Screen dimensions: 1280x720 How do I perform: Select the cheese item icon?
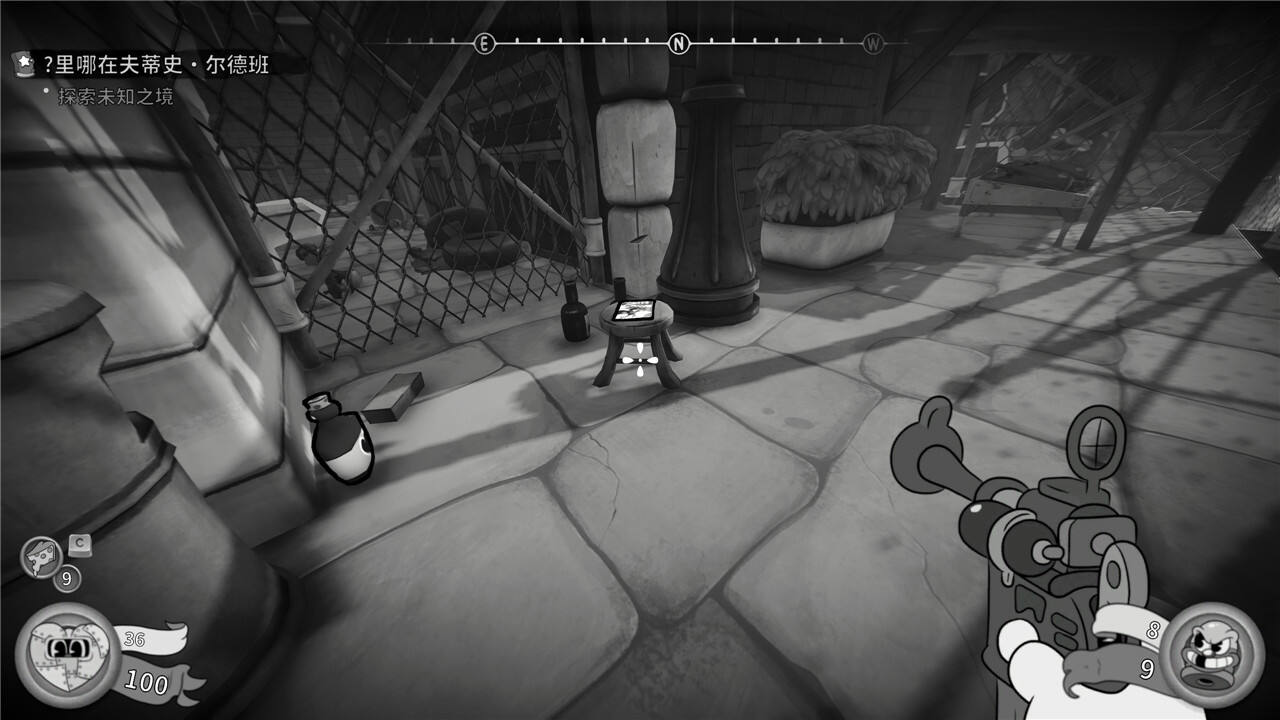tap(41, 556)
